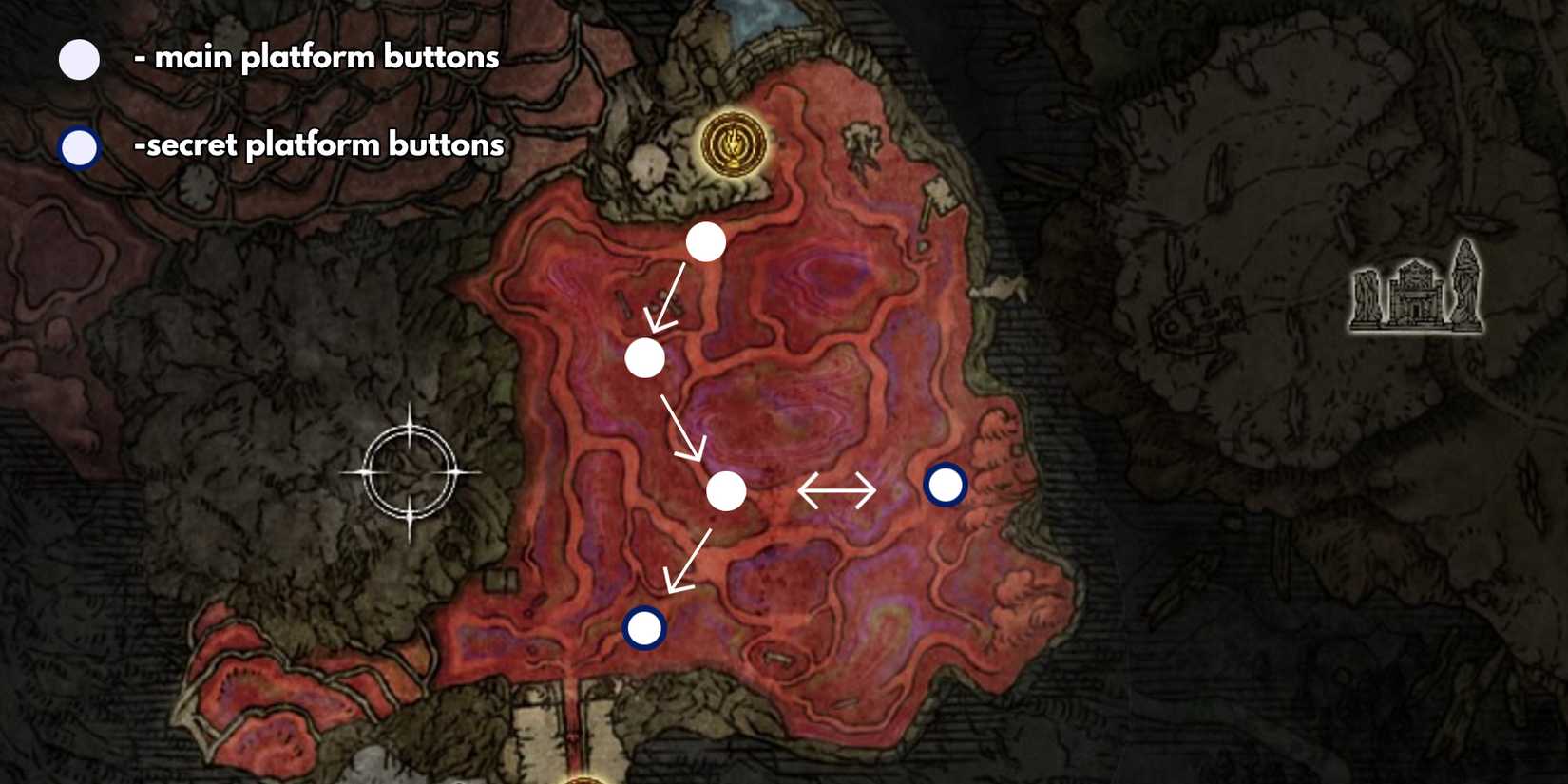Screen dimensions: 1568x784
Task: Click the blue secret button at the bottom path
Action: click(643, 626)
